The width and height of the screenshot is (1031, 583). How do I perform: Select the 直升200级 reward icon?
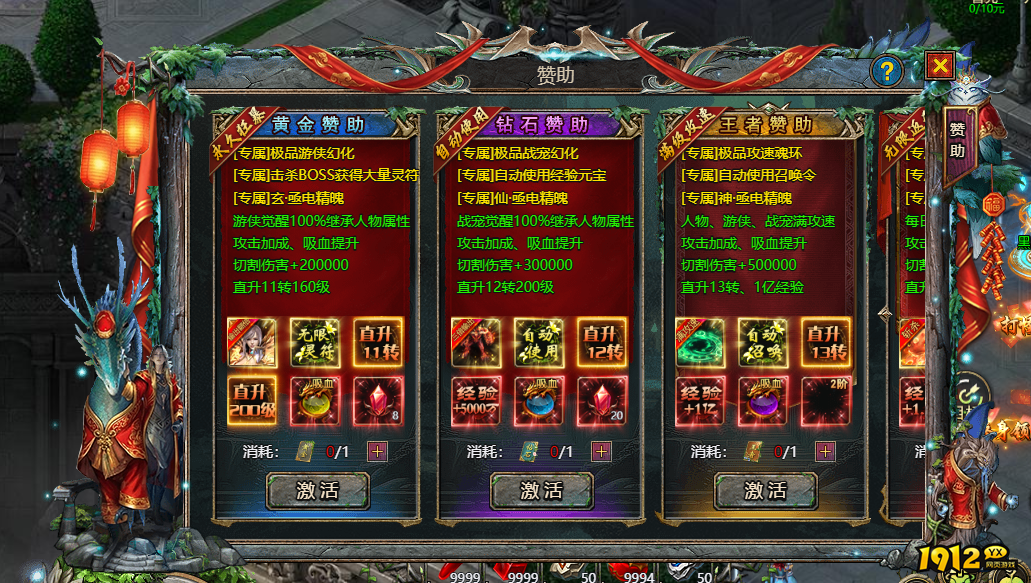click(x=252, y=401)
